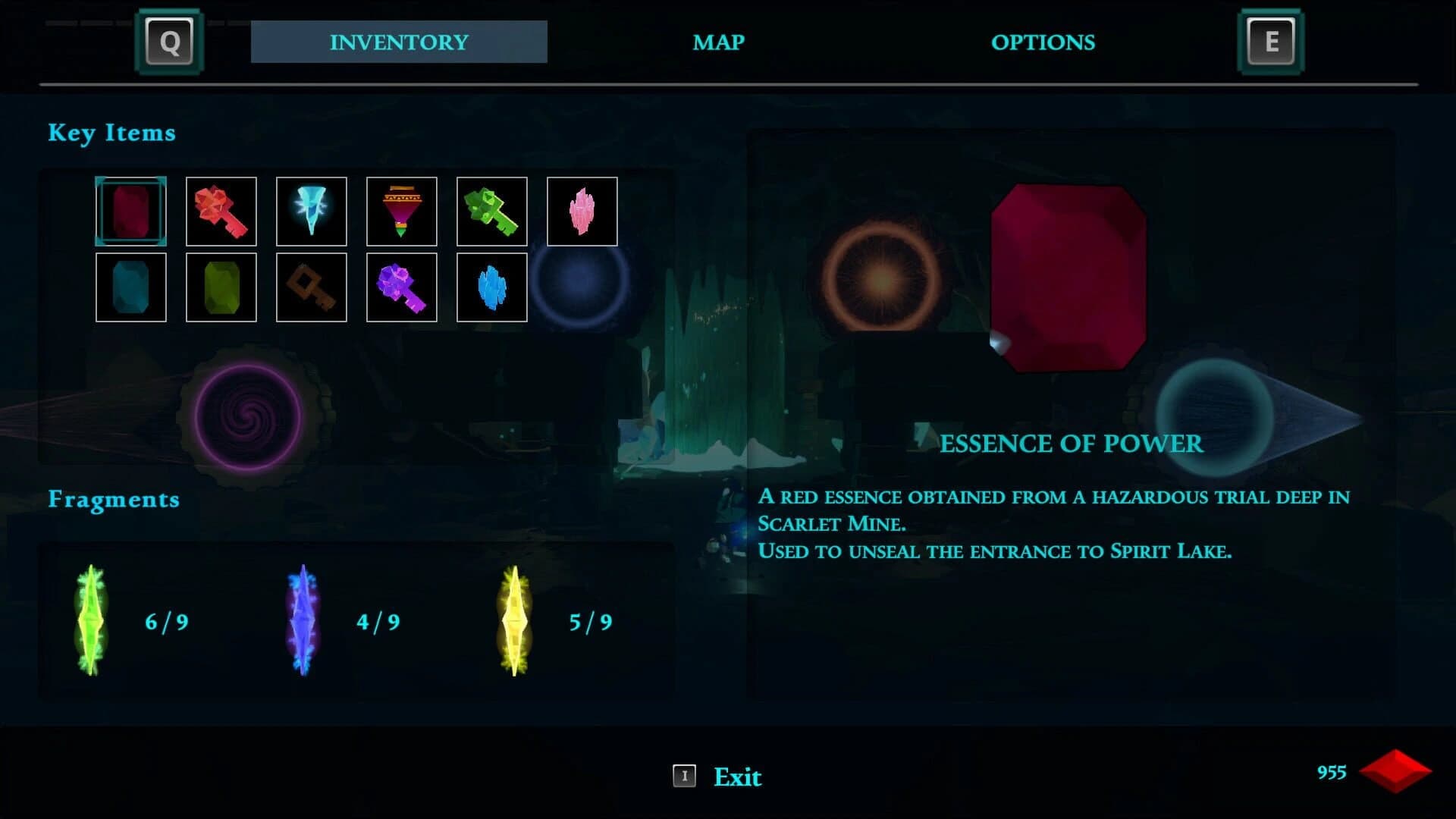Image resolution: width=1456 pixels, height=819 pixels.
Task: Select the purple key item
Action: [x=401, y=287]
